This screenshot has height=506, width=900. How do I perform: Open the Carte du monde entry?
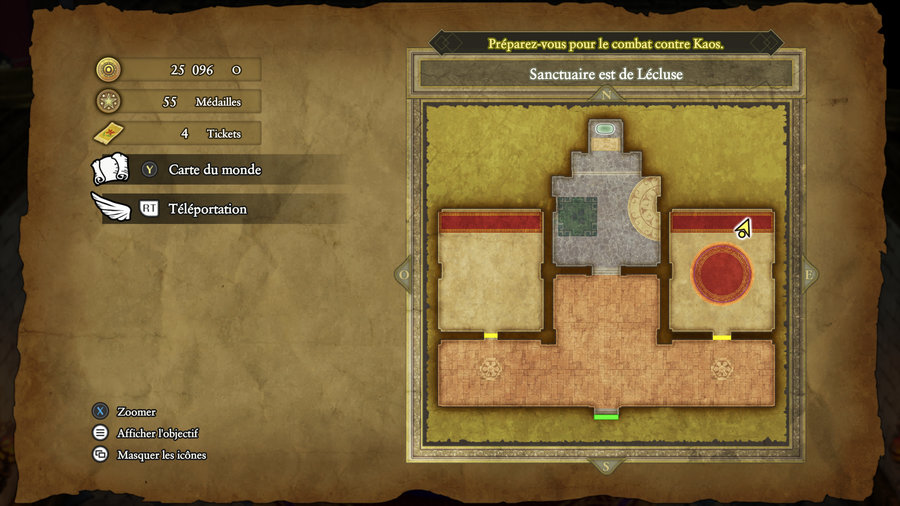[x=214, y=170]
